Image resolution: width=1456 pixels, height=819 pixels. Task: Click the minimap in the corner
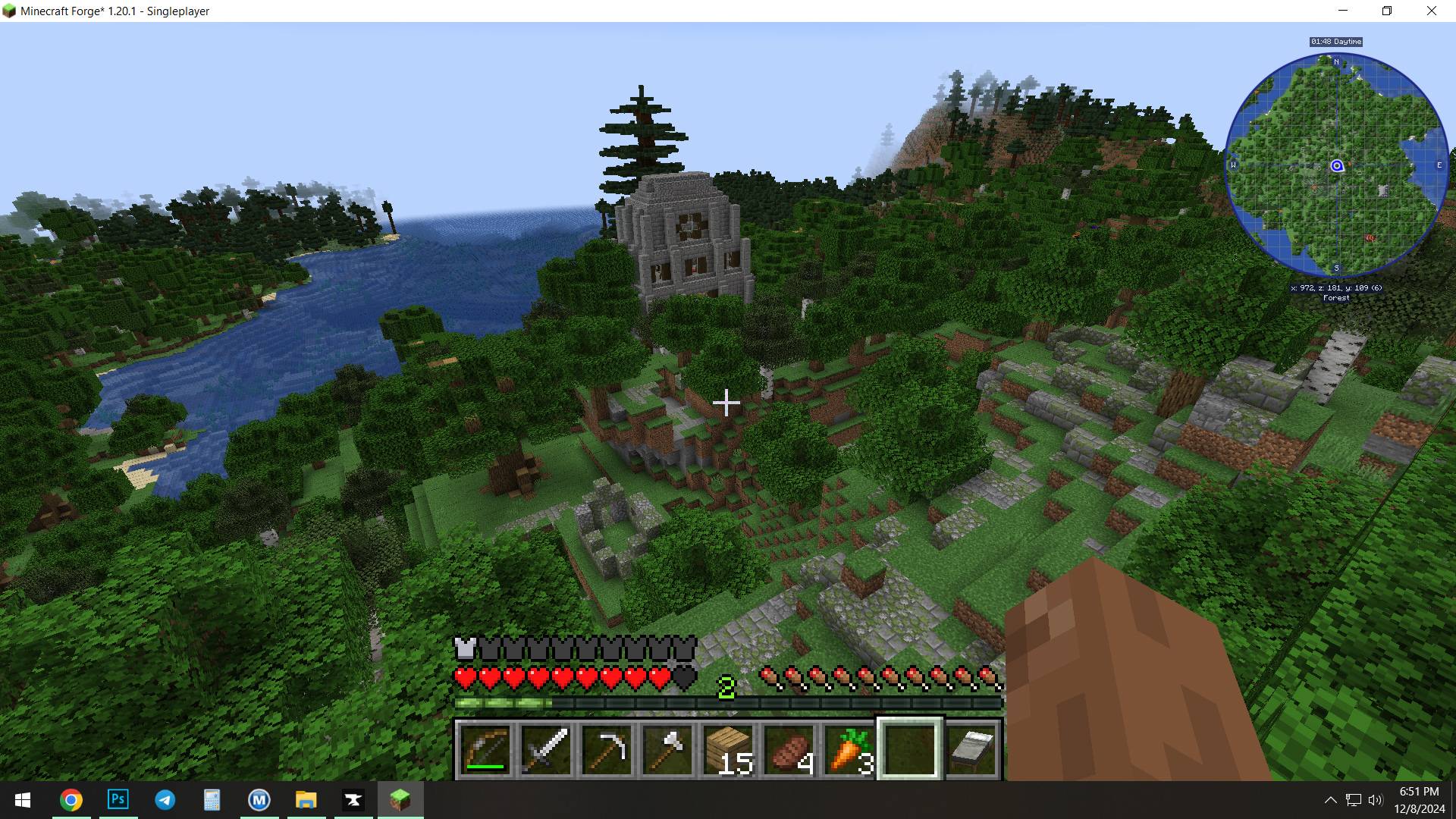[1336, 165]
